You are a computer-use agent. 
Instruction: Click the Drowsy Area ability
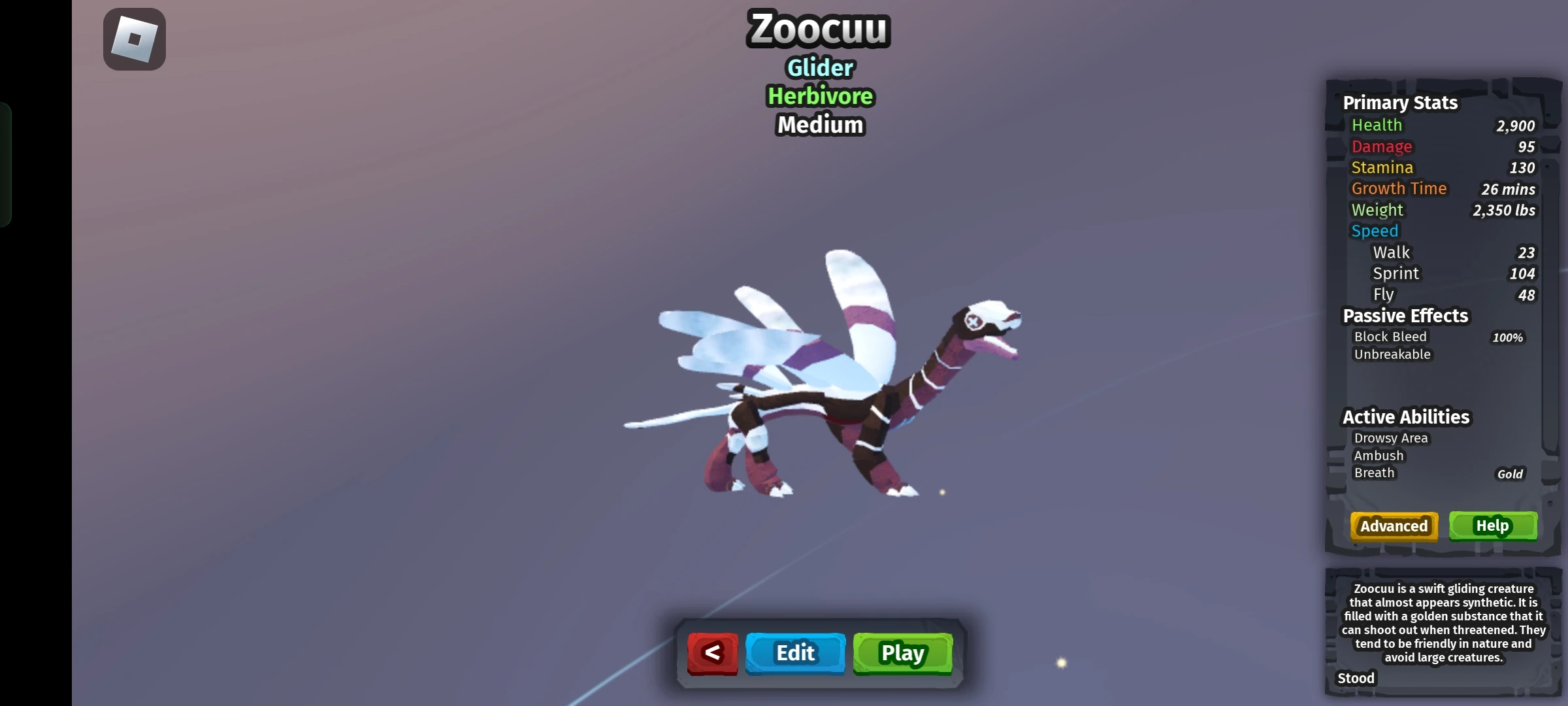pyautogui.click(x=1391, y=438)
